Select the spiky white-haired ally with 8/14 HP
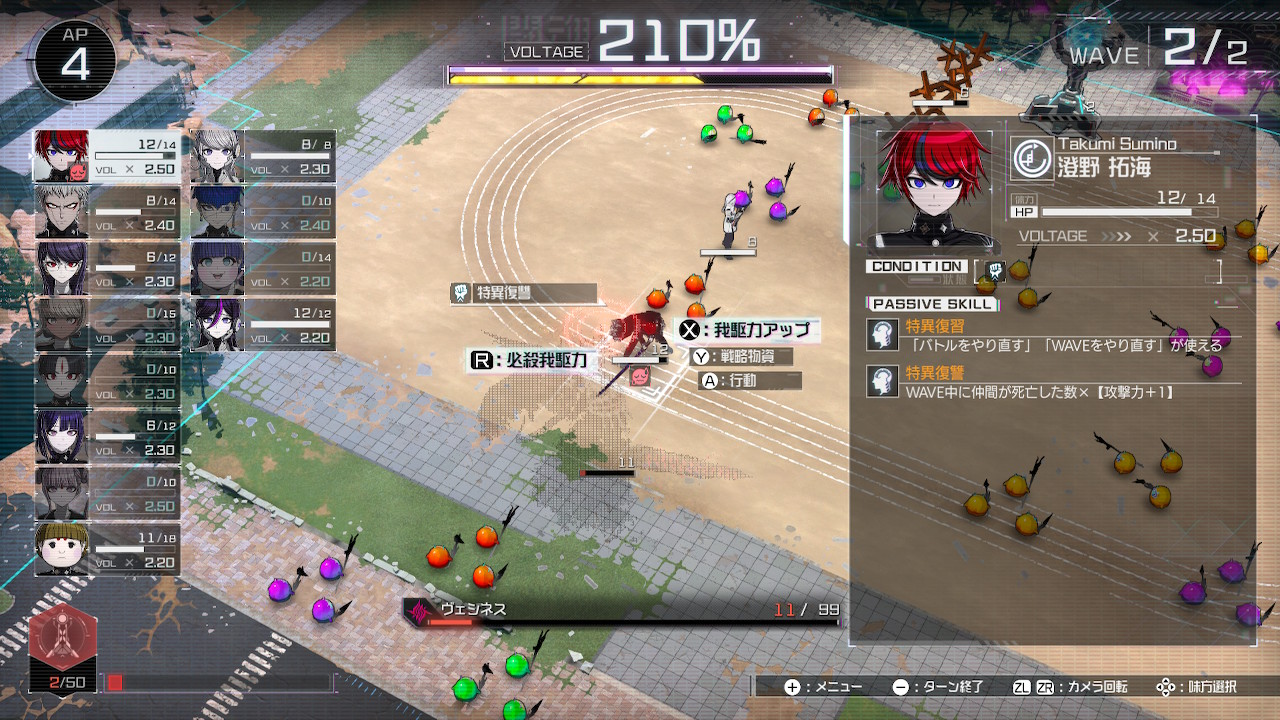1280x720 pixels. pos(107,212)
